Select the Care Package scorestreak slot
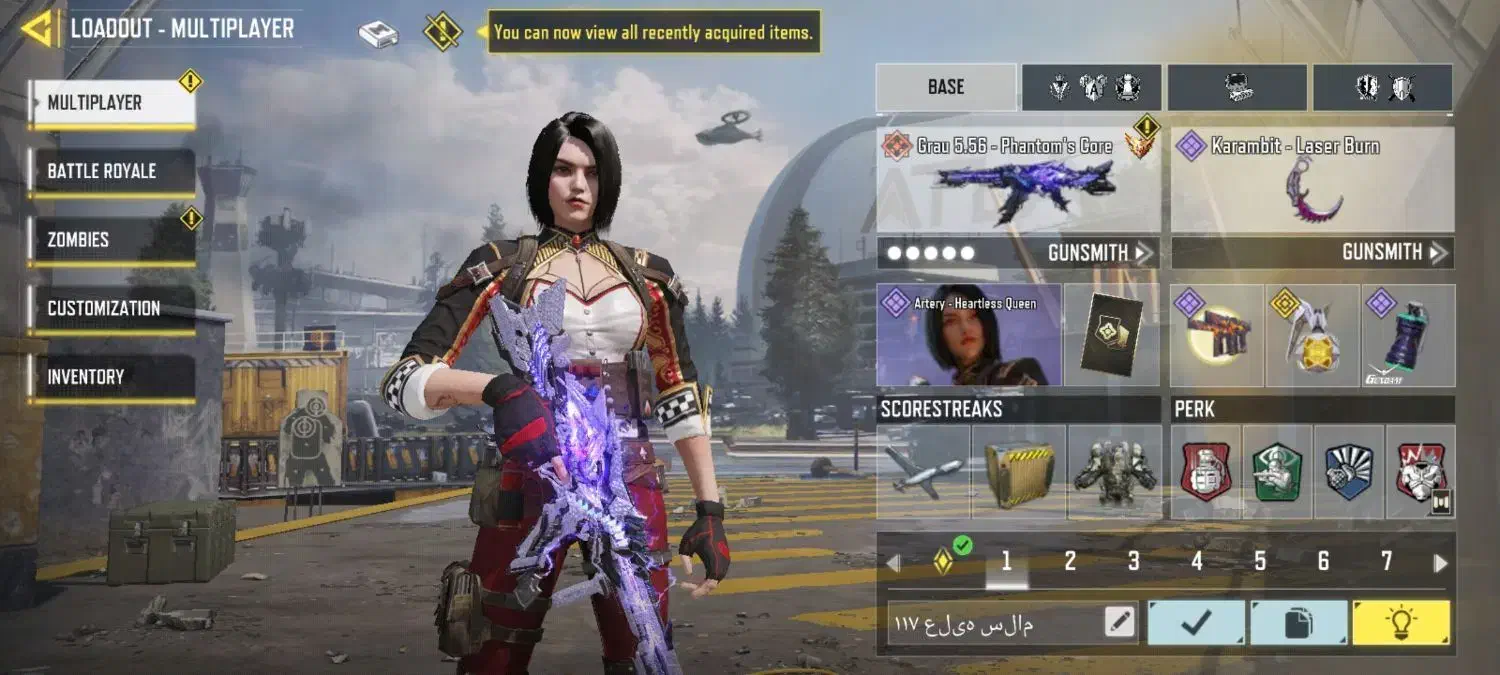The width and height of the screenshot is (1500, 675). 1018,472
